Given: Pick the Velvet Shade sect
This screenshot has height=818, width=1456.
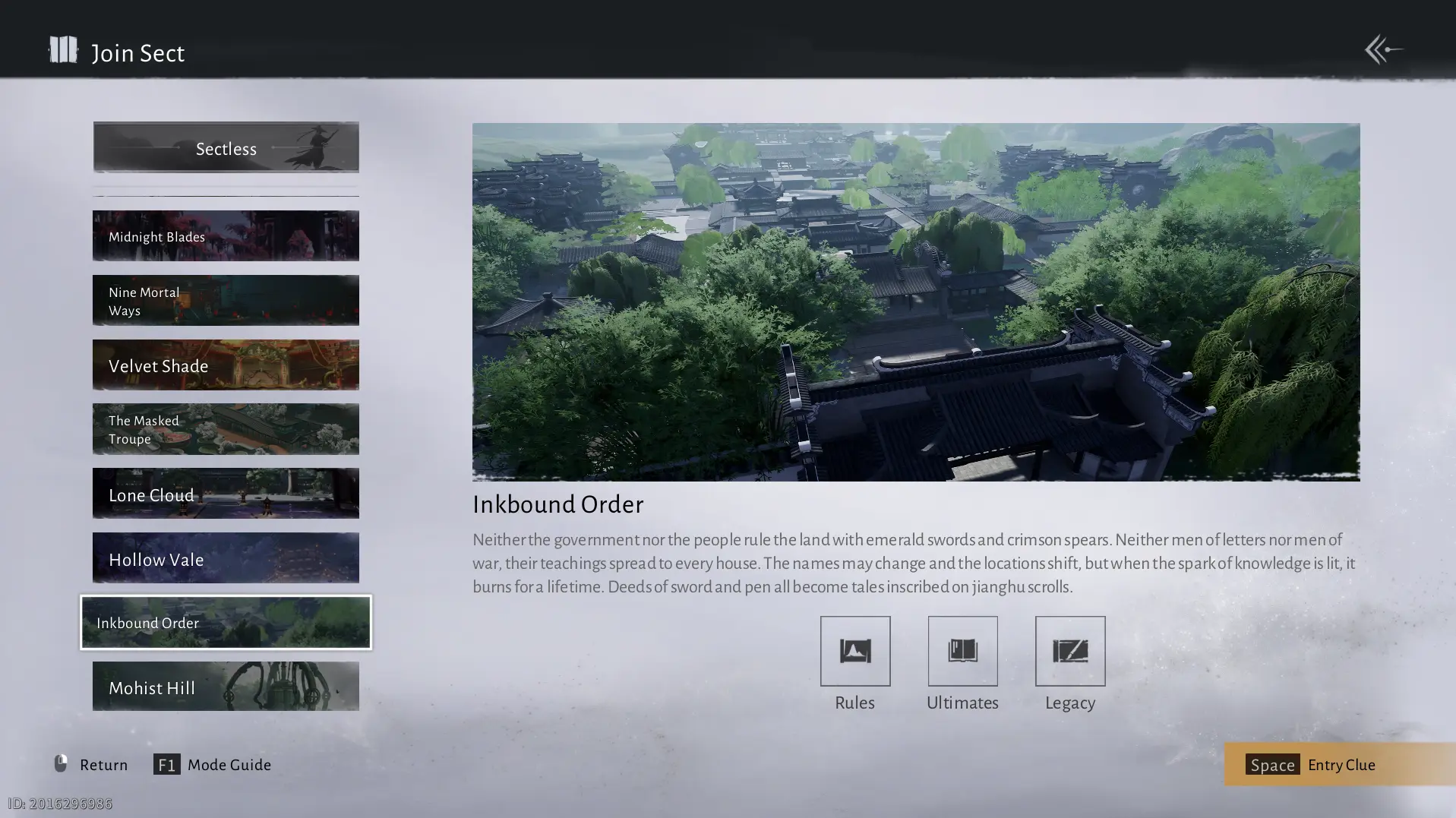Looking at the screenshot, I should click(226, 365).
